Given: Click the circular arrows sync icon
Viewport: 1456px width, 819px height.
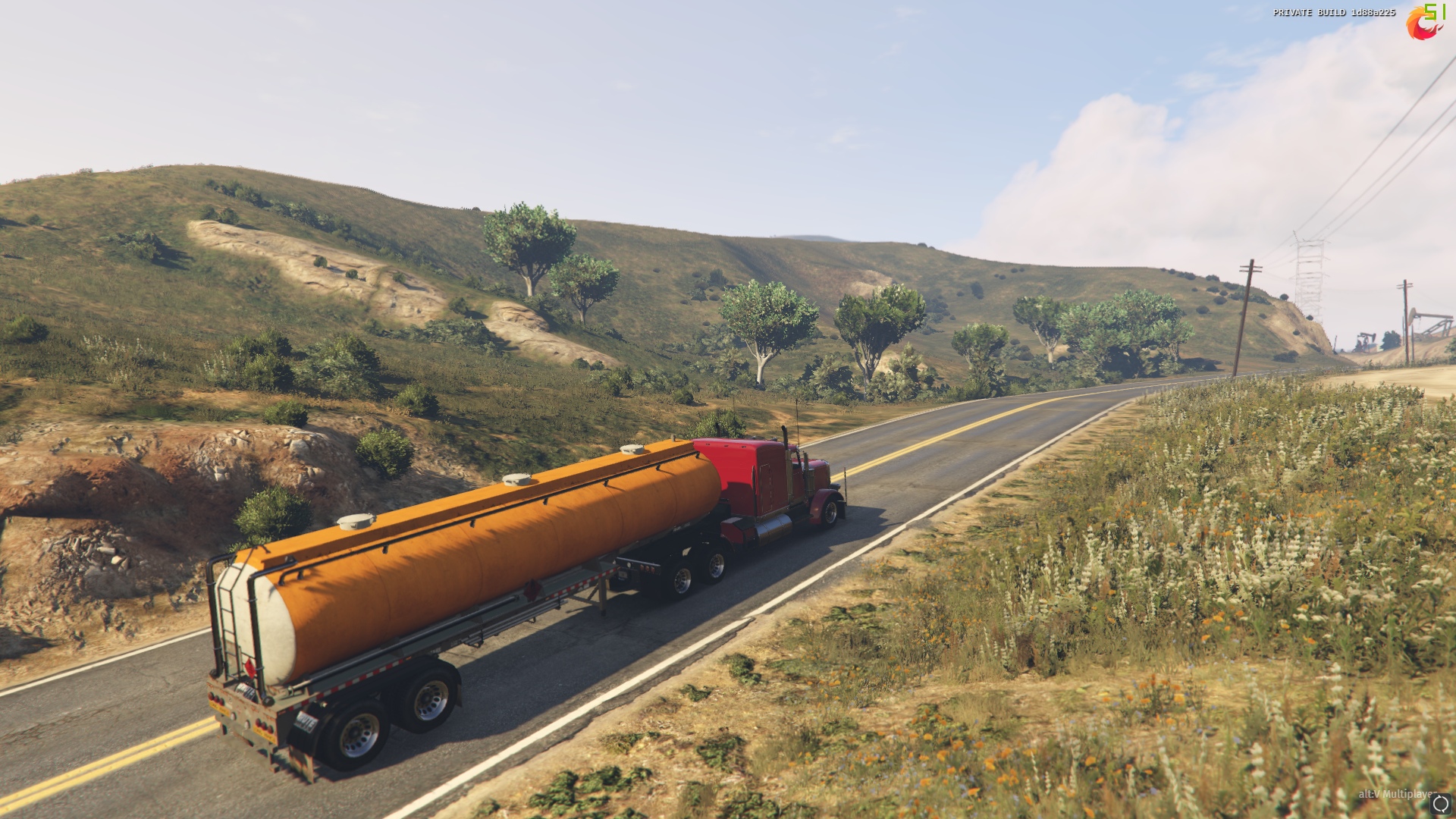Looking at the screenshot, I should (x=1441, y=804).
